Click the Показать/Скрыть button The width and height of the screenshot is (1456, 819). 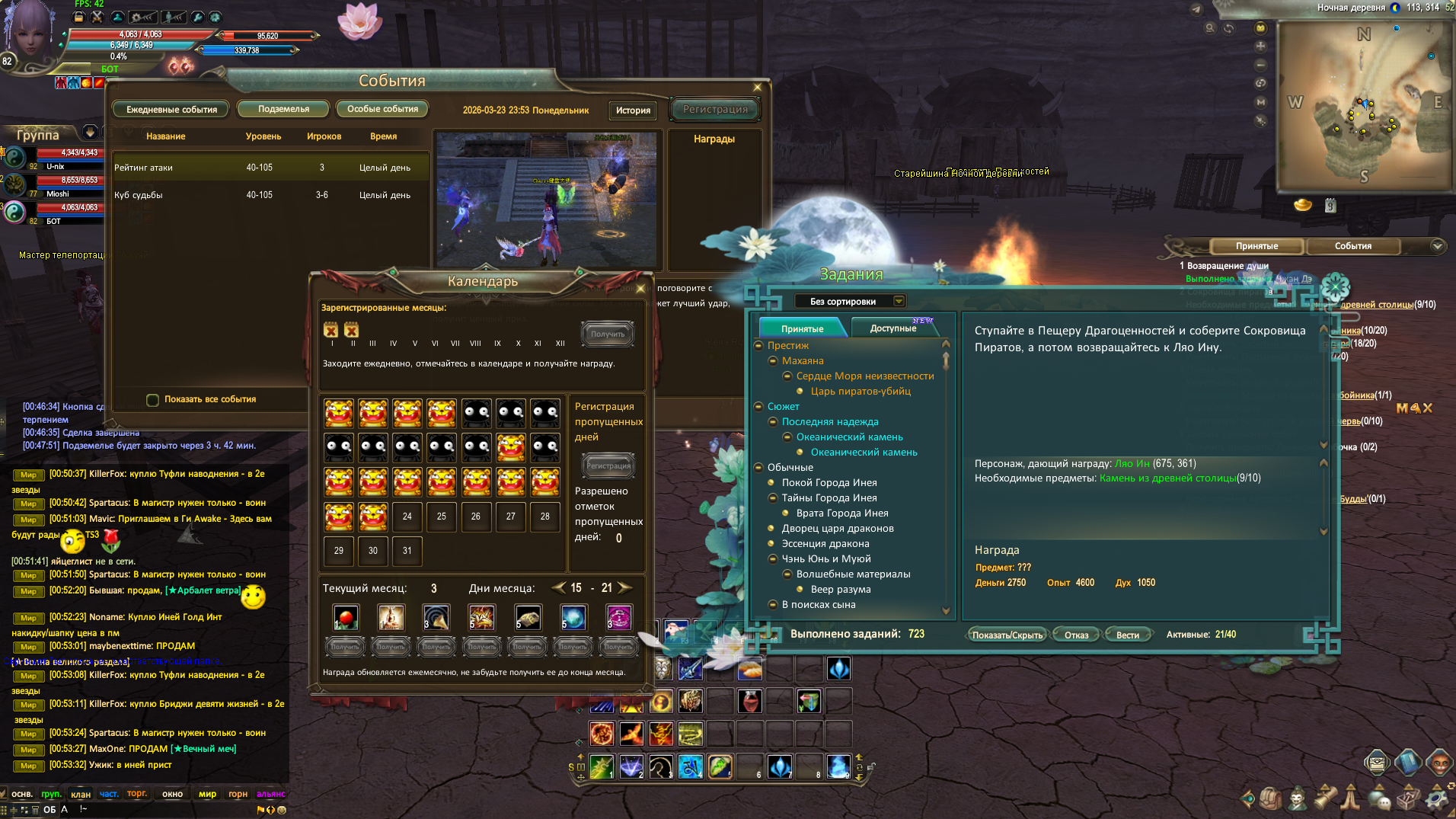coord(1007,635)
